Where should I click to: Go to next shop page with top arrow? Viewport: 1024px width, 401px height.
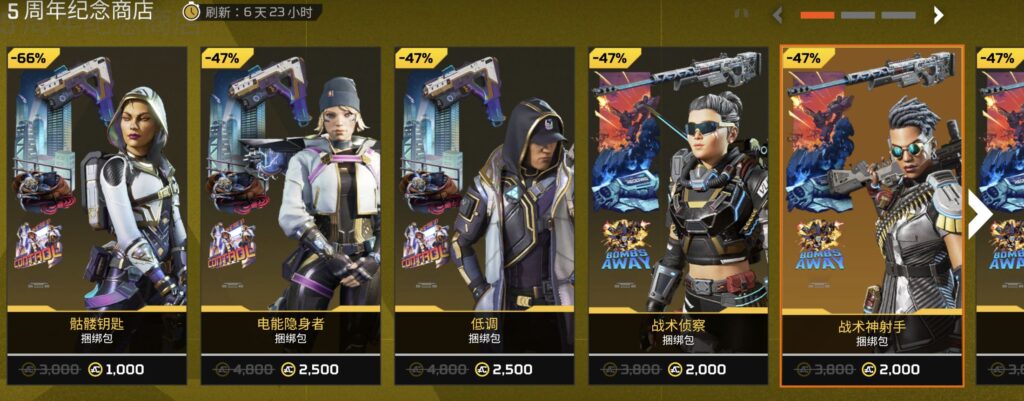tap(938, 15)
